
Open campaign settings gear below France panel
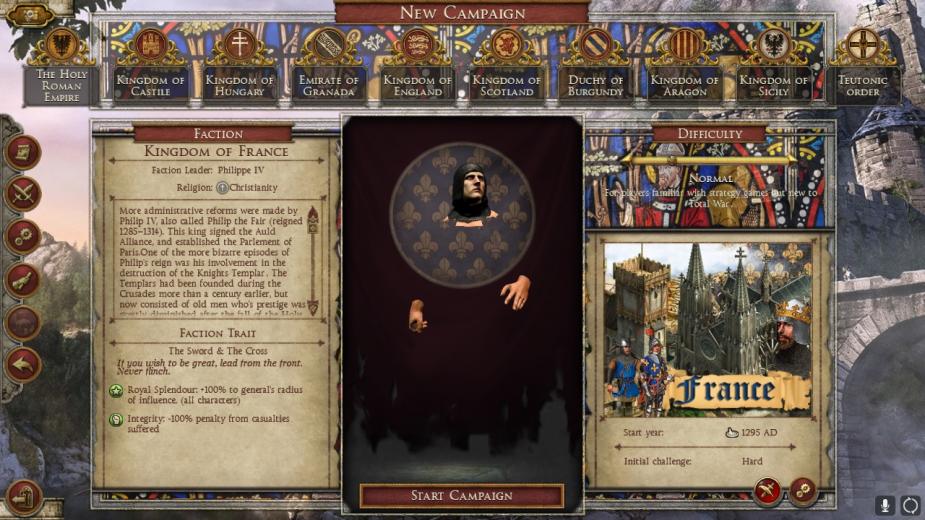802,490
